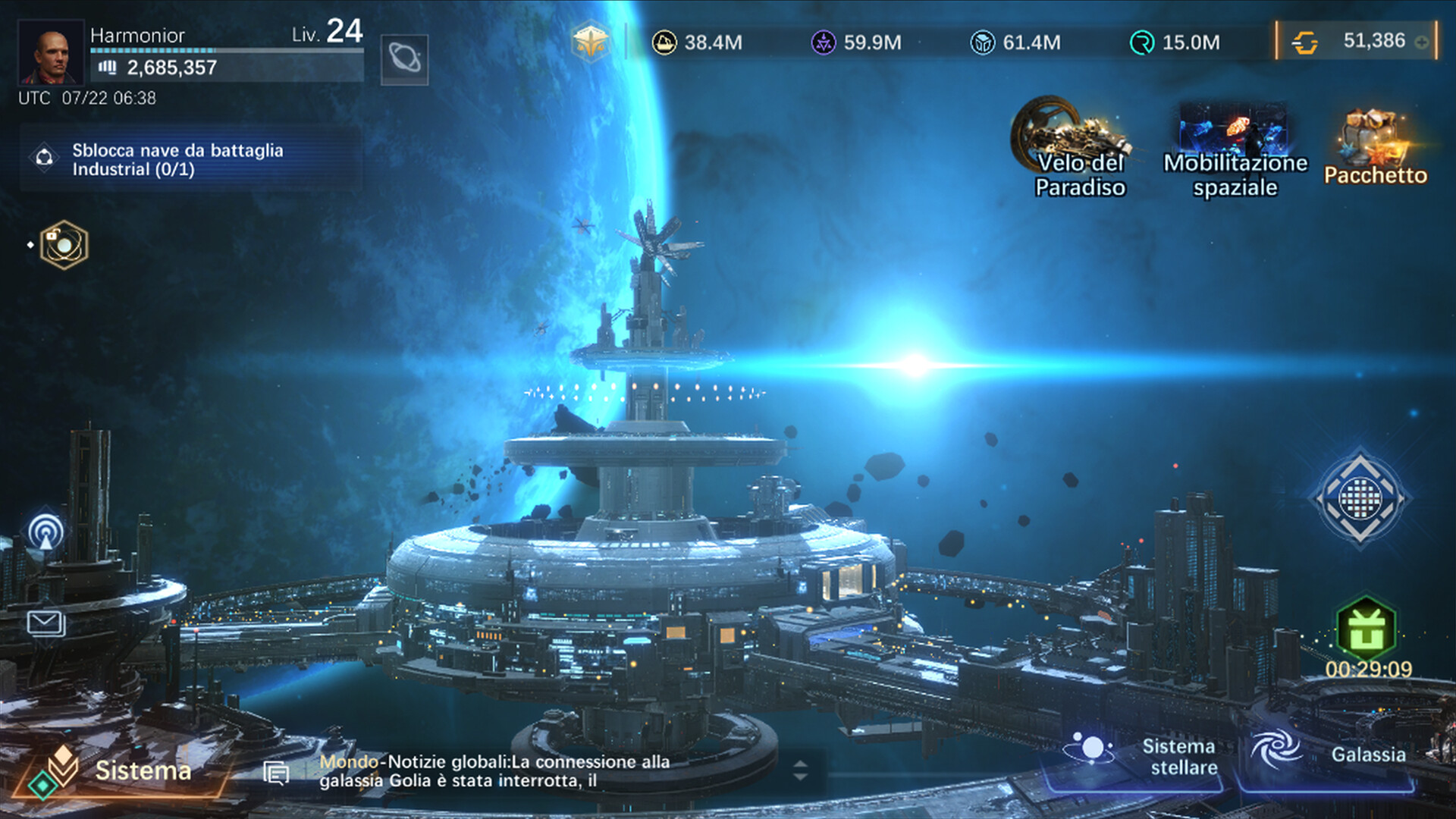The height and width of the screenshot is (819, 1456).
Task: Click the golden cube emblem in the top bar
Action: pyautogui.click(x=590, y=42)
